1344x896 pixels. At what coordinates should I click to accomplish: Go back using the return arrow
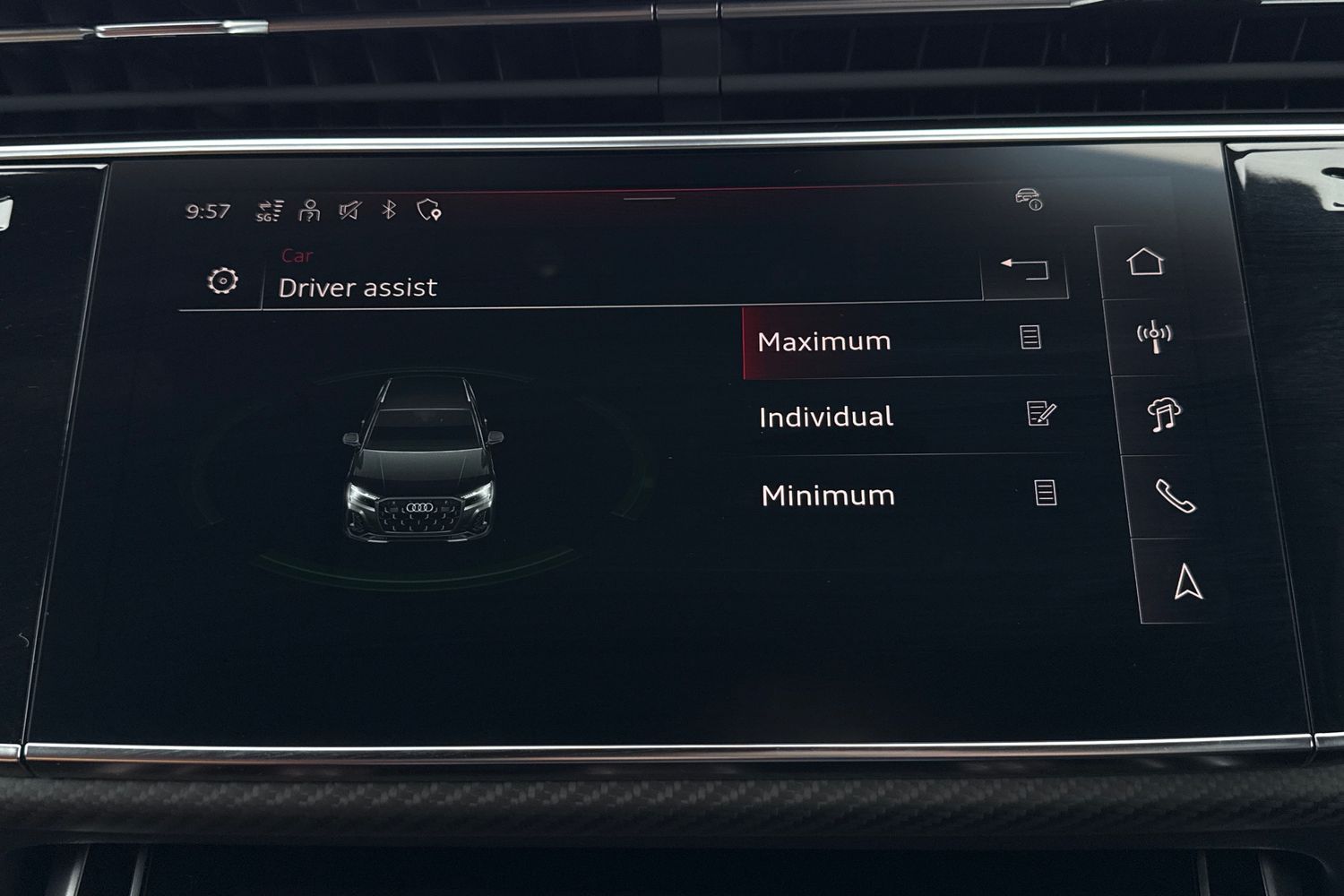[1026, 268]
